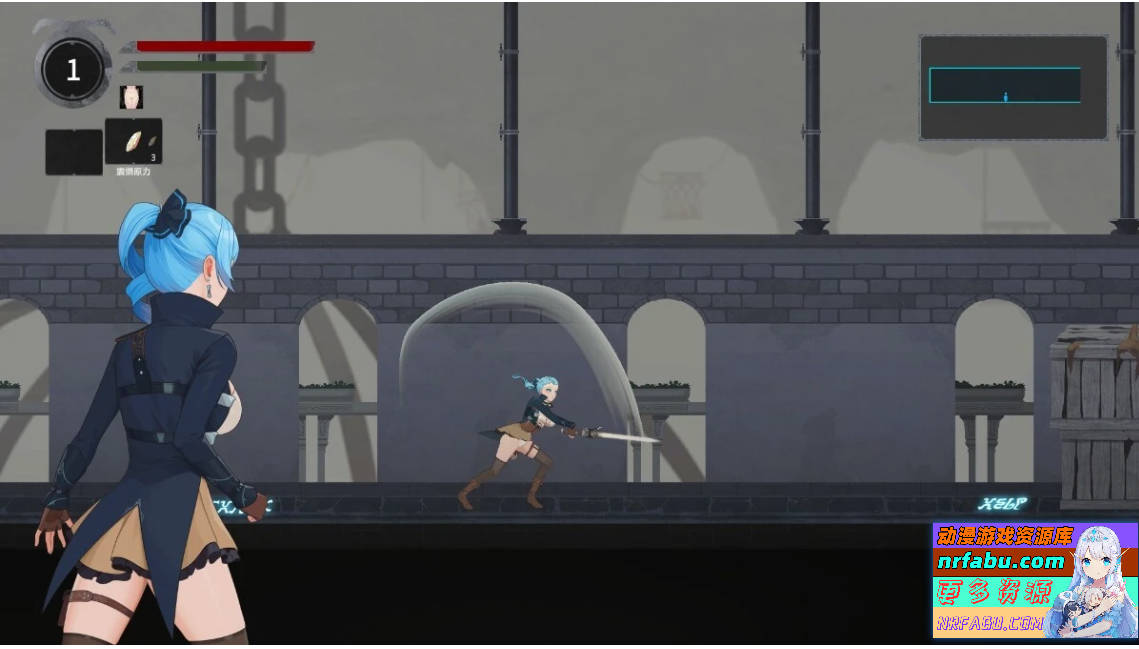Click the small body status icon
1139x649 pixels.
131,97
